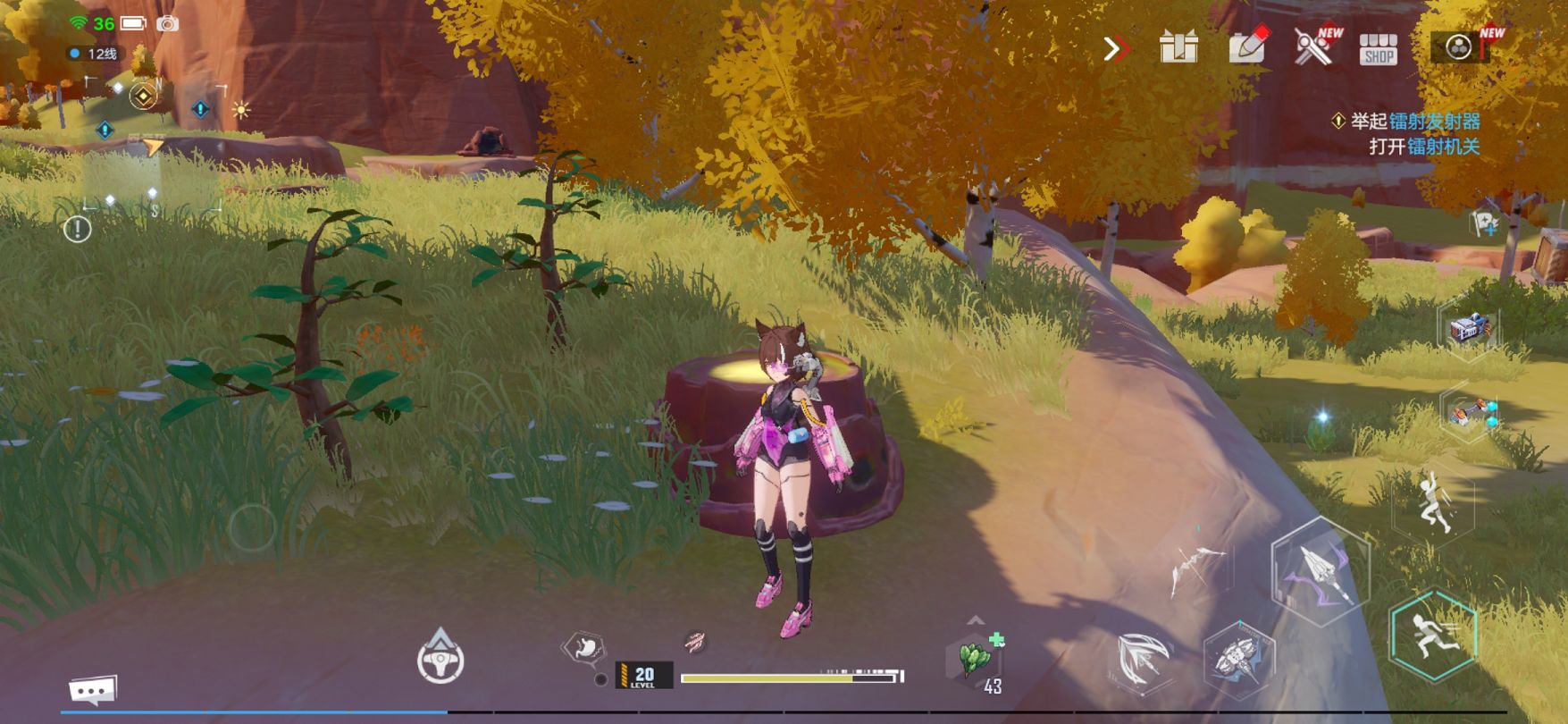The width and height of the screenshot is (1568, 724).
Task: Open the notepad with red pencil icon
Action: click(1247, 46)
